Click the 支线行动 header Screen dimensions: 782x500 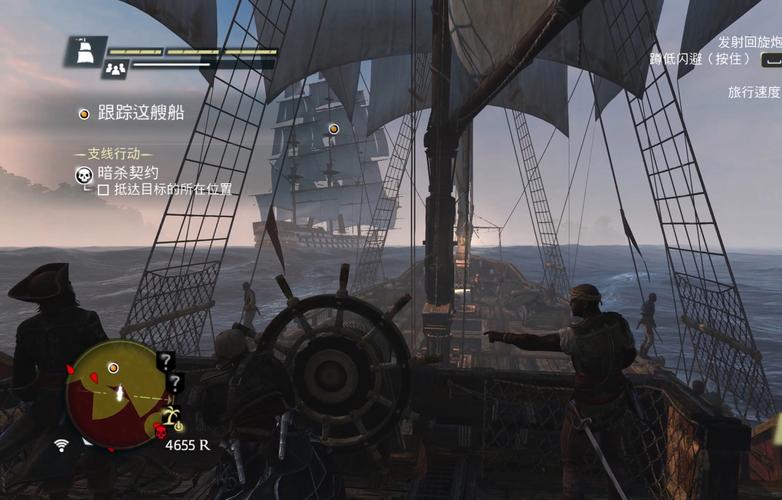click(x=113, y=154)
